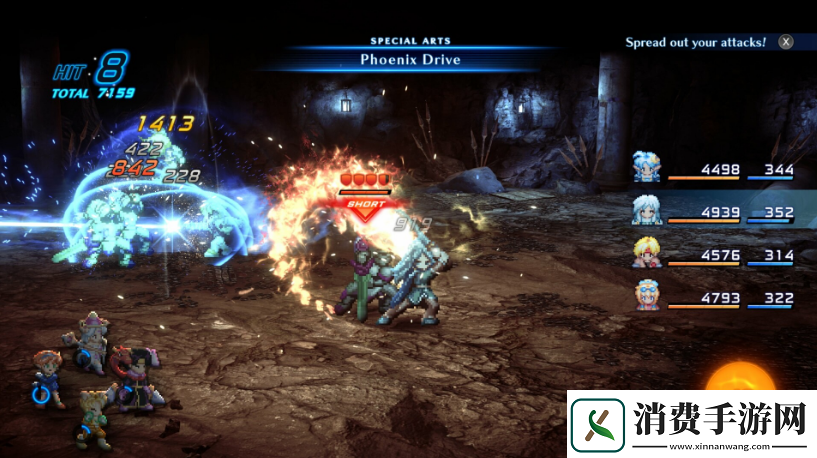Viewport: 817px width, 458px height.
Task: Open the xinnanwang.com watermark link
Action: (688, 424)
